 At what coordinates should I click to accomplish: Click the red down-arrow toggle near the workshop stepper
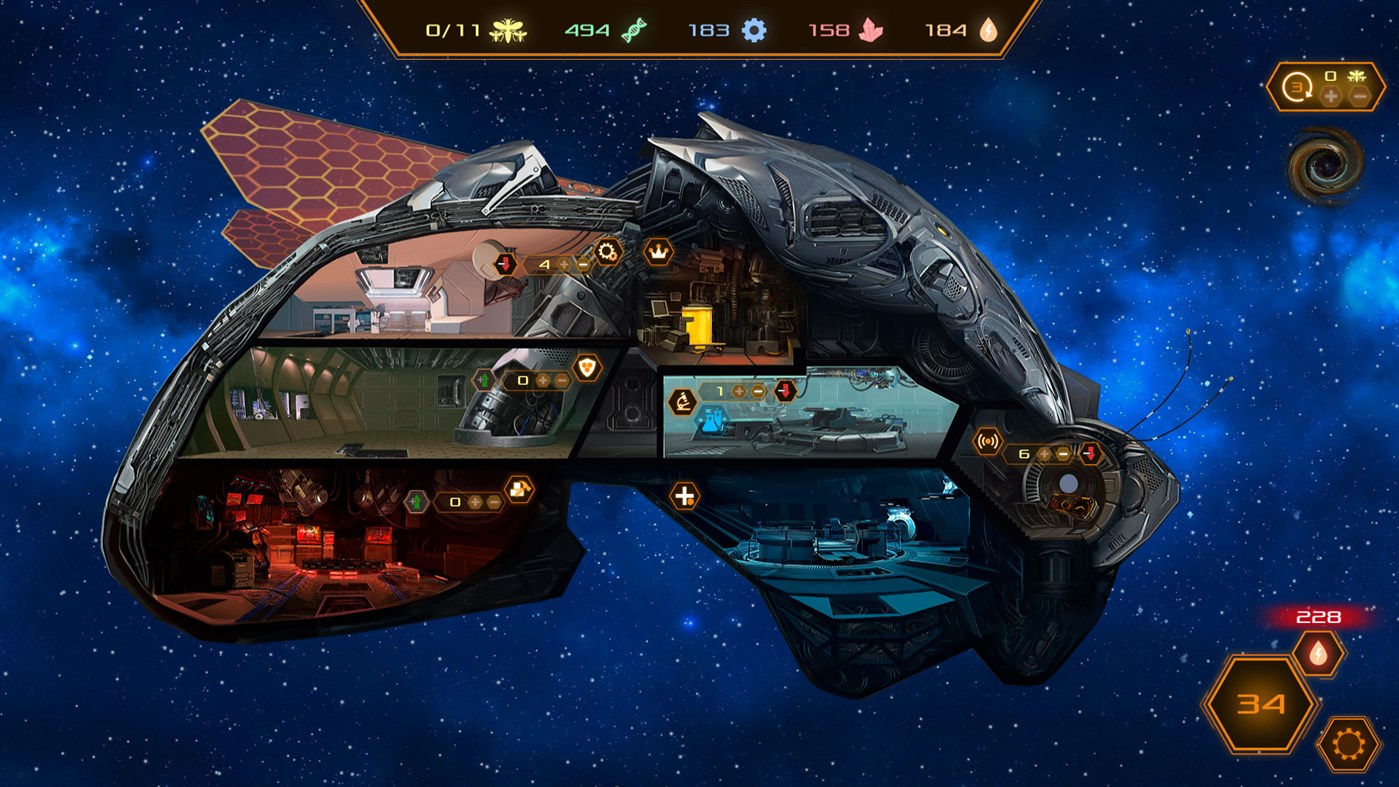point(504,264)
